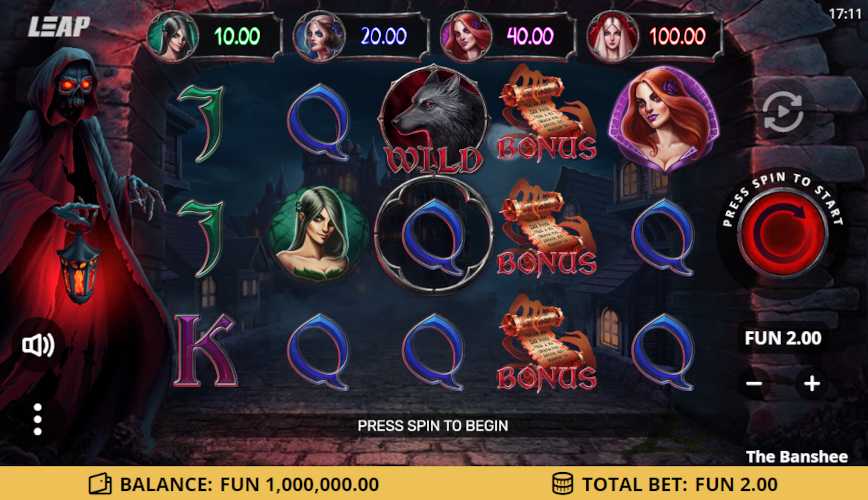Open the three-dot game menu

click(38, 419)
